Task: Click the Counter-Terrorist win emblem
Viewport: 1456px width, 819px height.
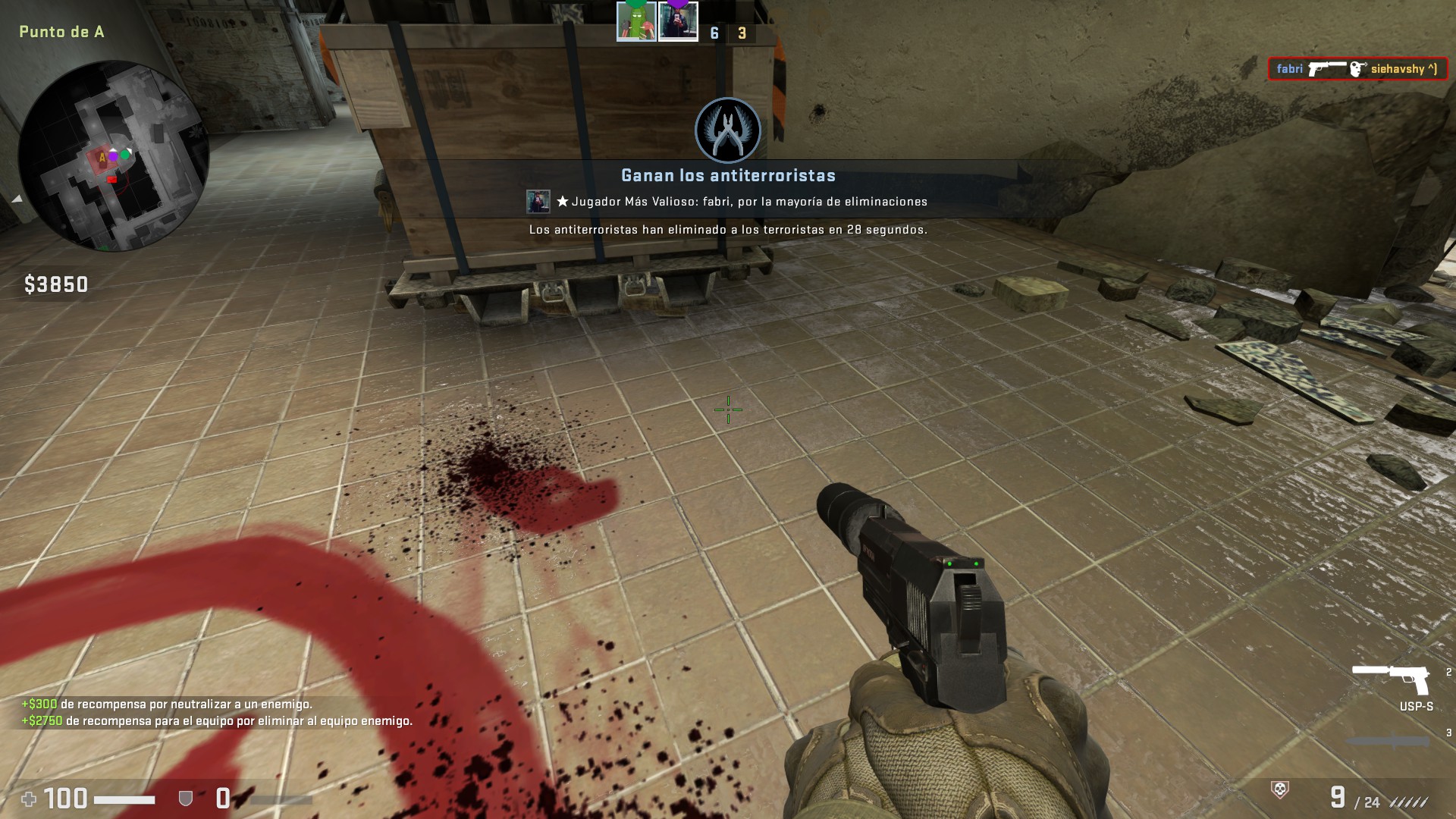Action: point(727,130)
